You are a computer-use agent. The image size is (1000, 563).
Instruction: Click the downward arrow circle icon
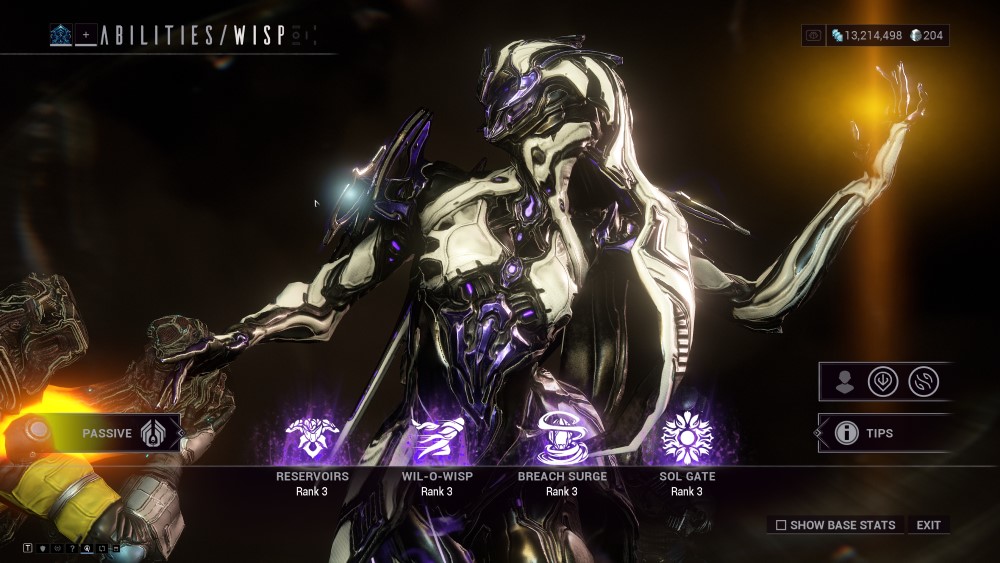(x=883, y=382)
